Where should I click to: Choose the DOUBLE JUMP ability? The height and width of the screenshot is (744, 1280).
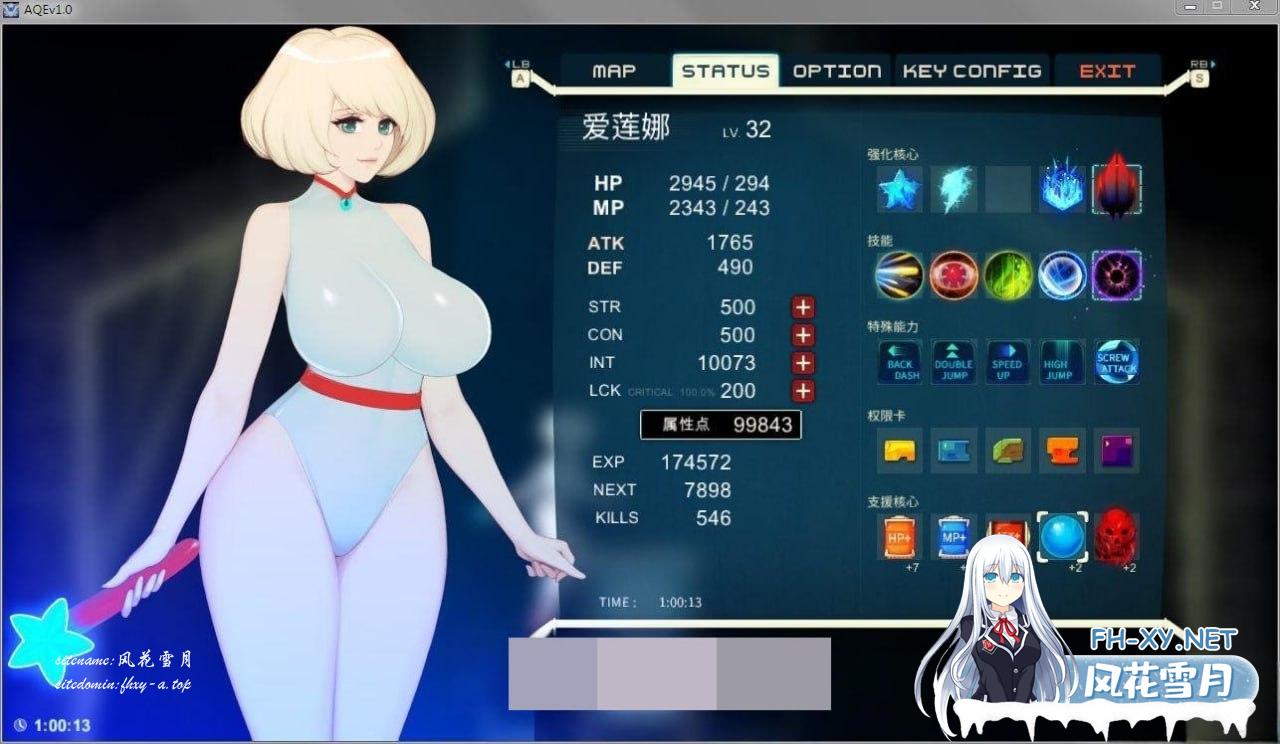[x=954, y=362]
